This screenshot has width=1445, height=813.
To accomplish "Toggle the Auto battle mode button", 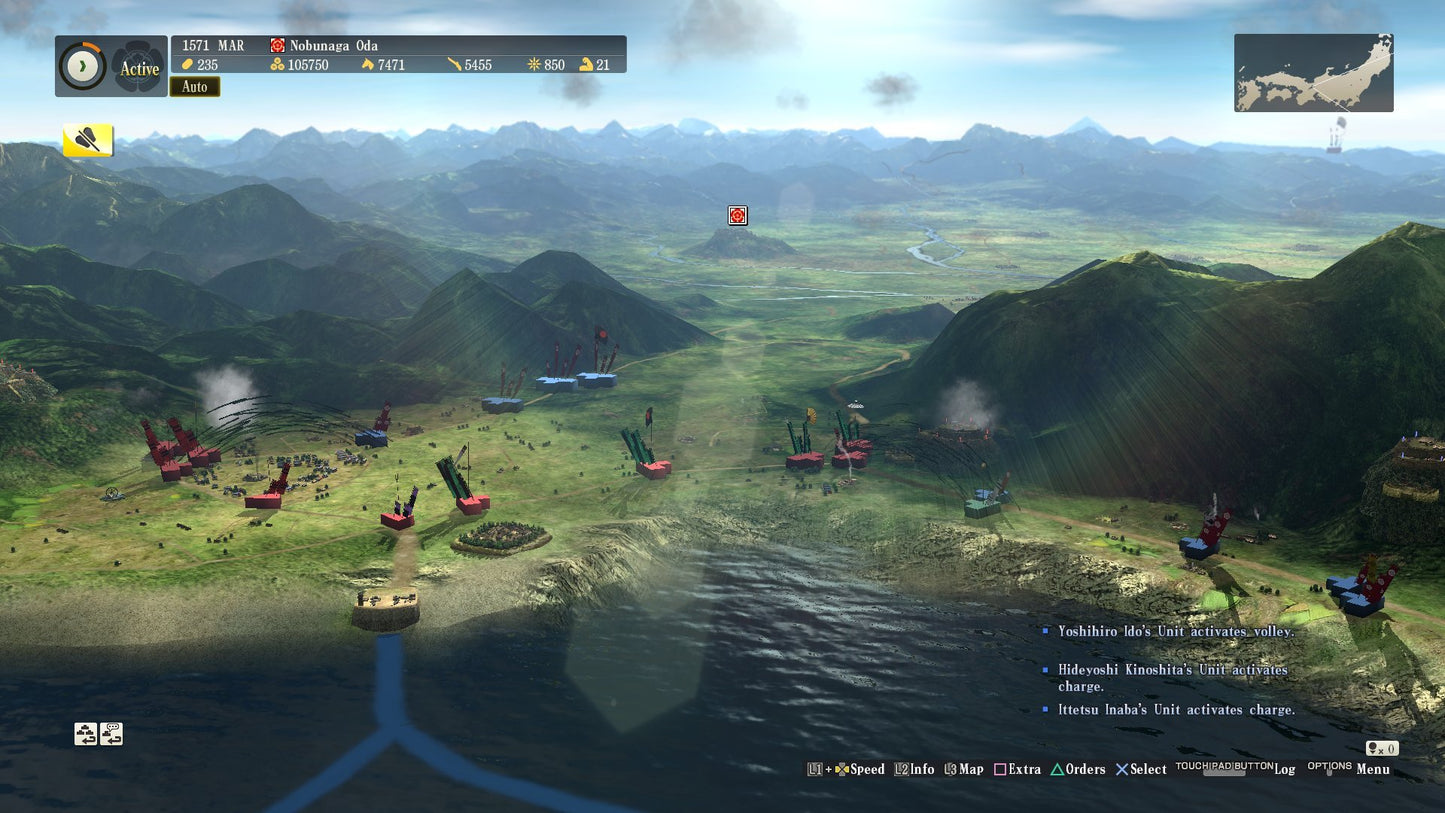I will (x=194, y=87).
